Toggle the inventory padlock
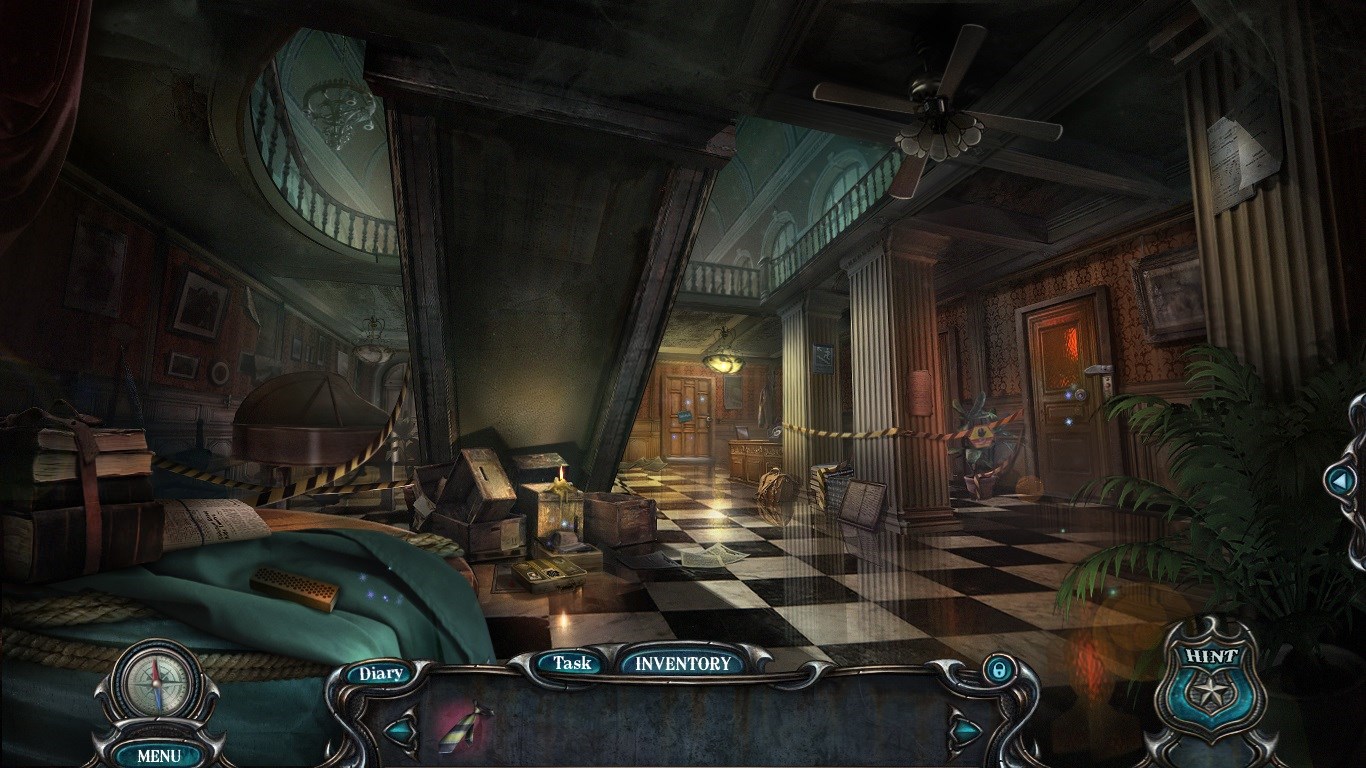This screenshot has width=1366, height=768. pos(997,670)
